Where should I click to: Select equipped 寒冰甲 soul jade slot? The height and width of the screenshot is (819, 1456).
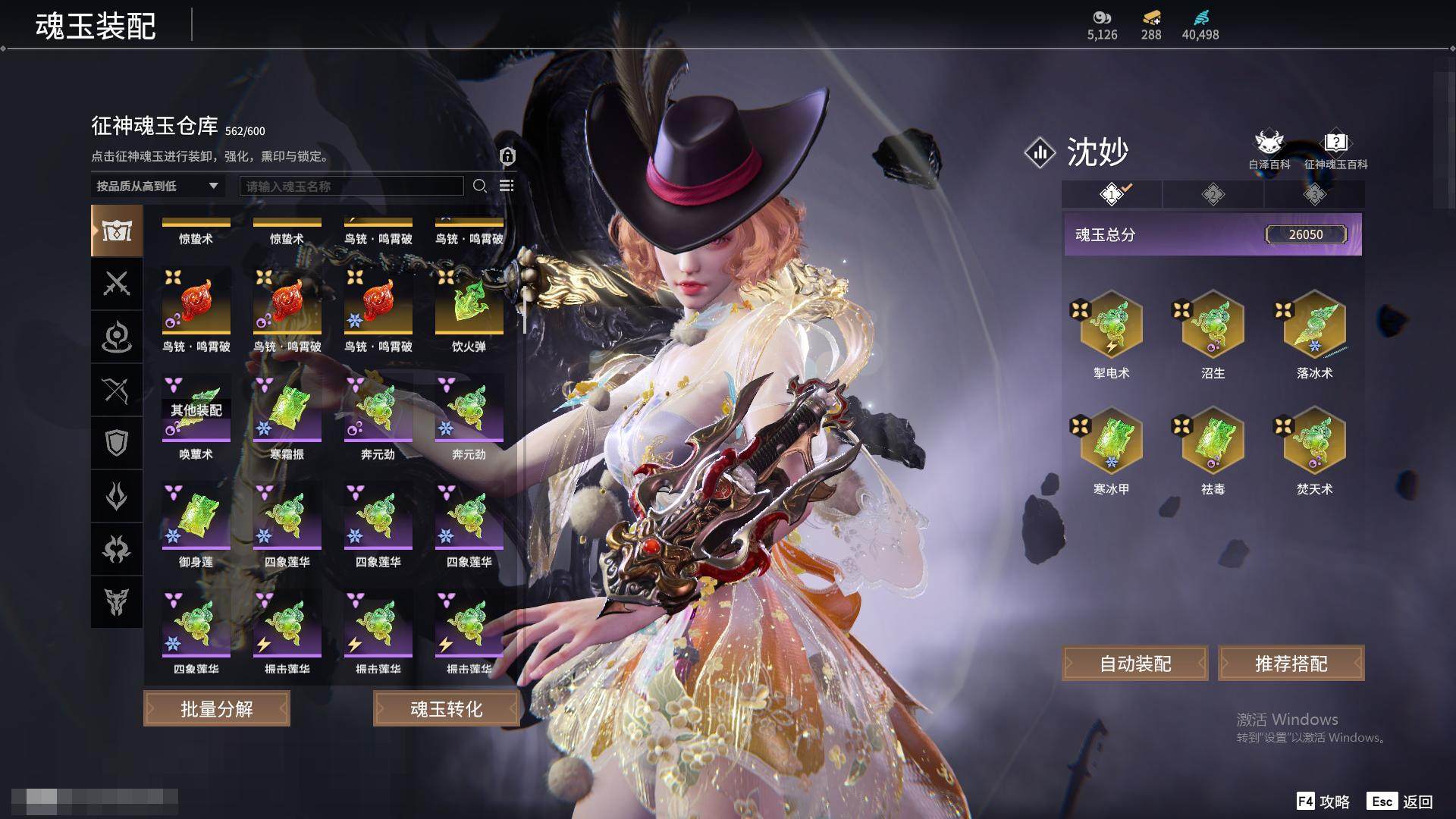pyautogui.click(x=1111, y=441)
